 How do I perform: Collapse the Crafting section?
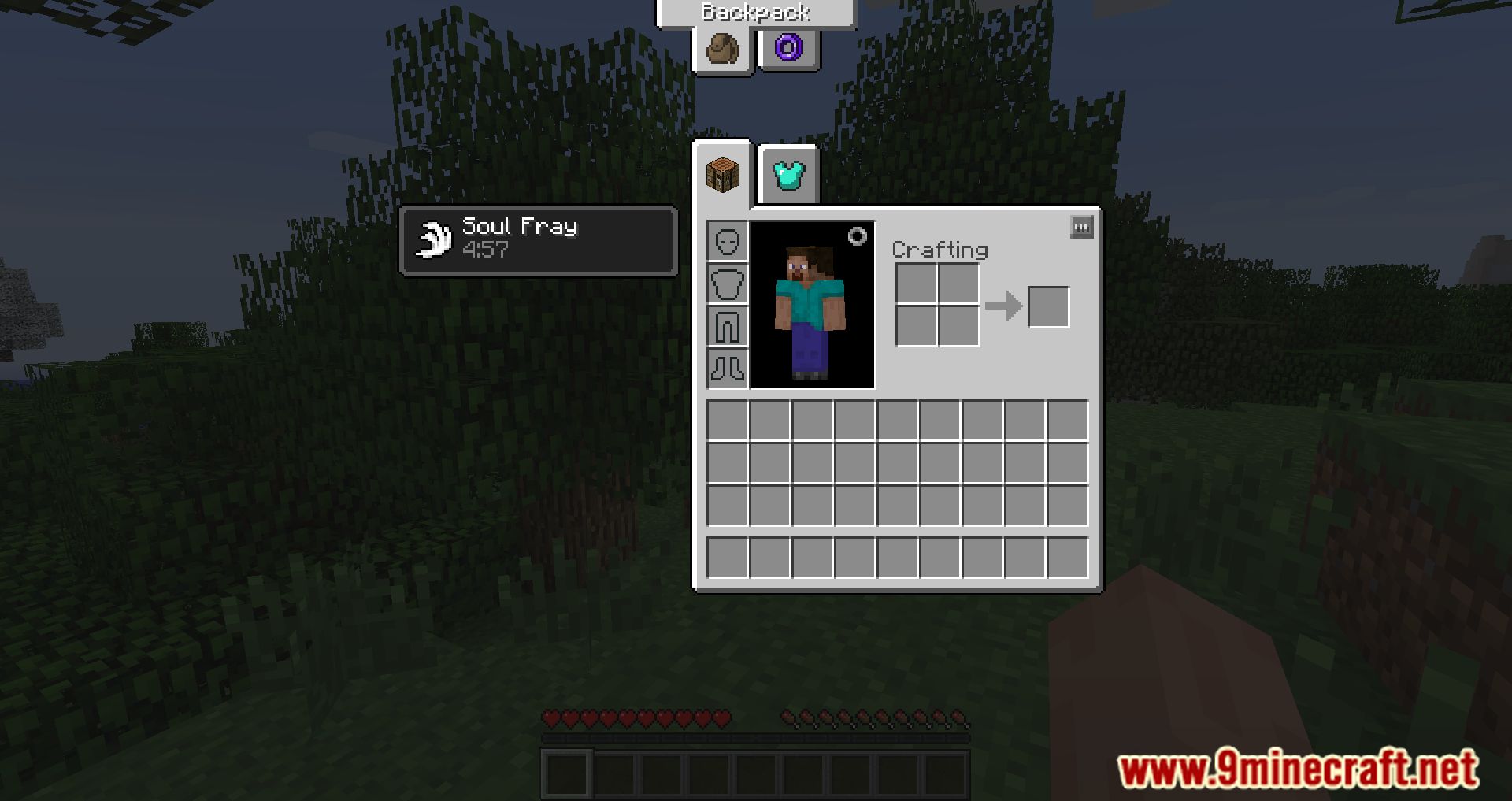point(939,250)
